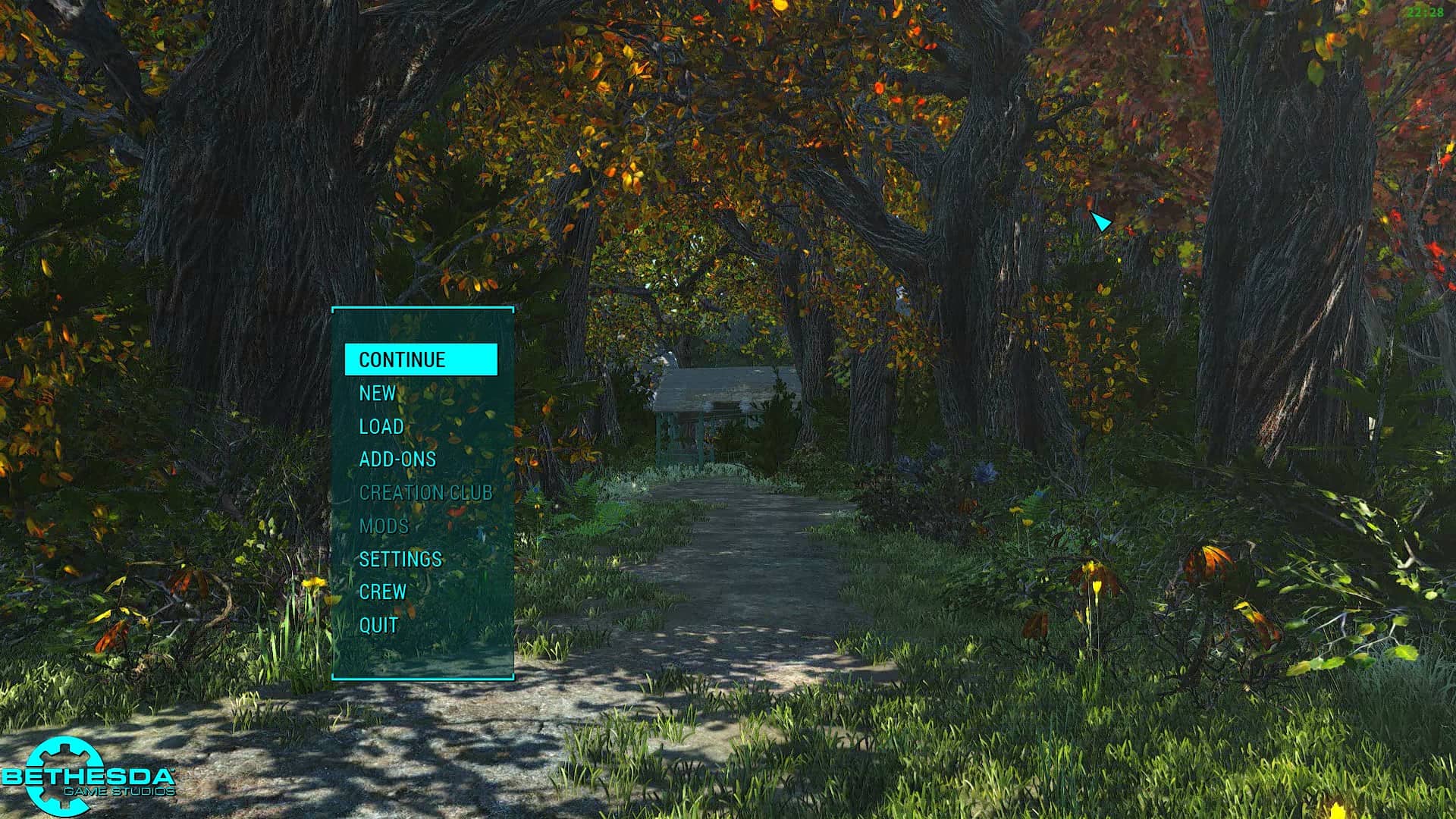The image size is (1456, 819).
Task: Choose the Add-Ons entry
Action: pyautogui.click(x=397, y=460)
